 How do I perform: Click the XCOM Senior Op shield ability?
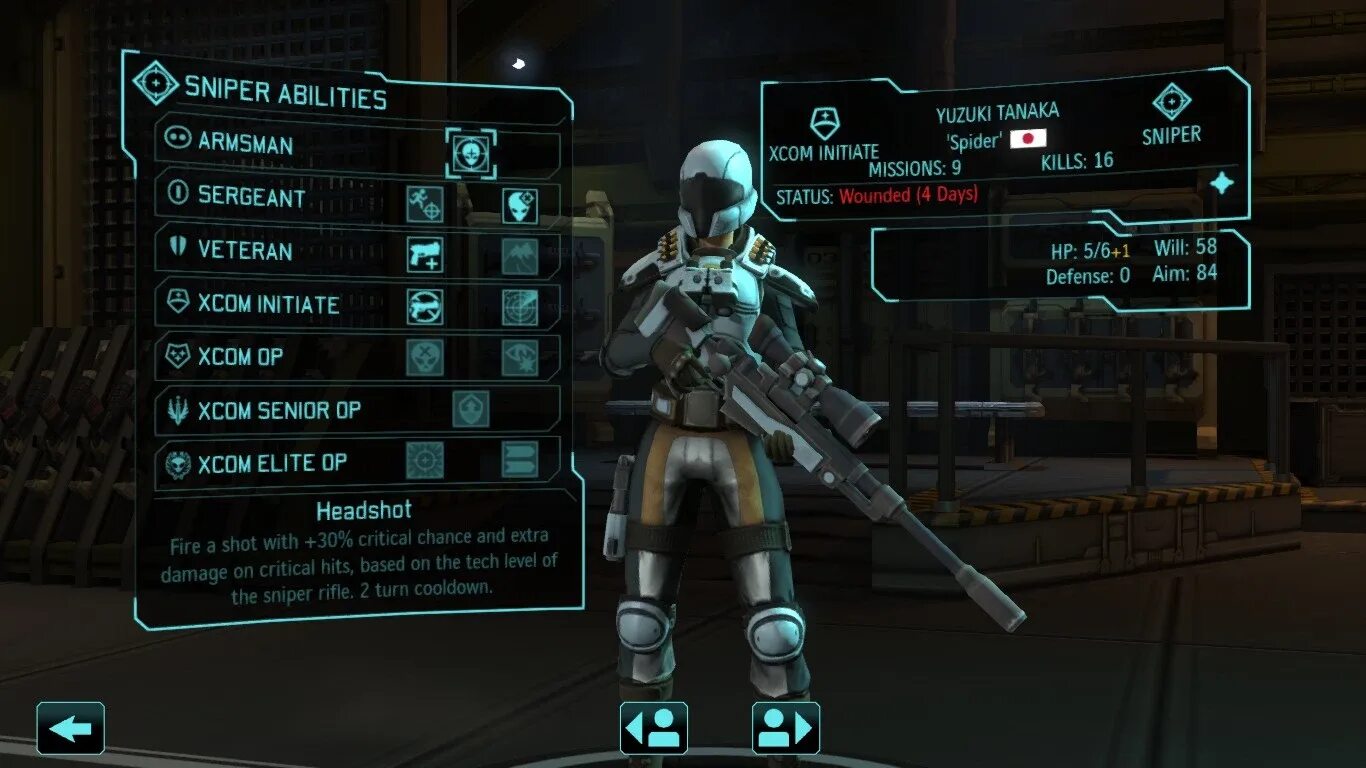point(471,409)
